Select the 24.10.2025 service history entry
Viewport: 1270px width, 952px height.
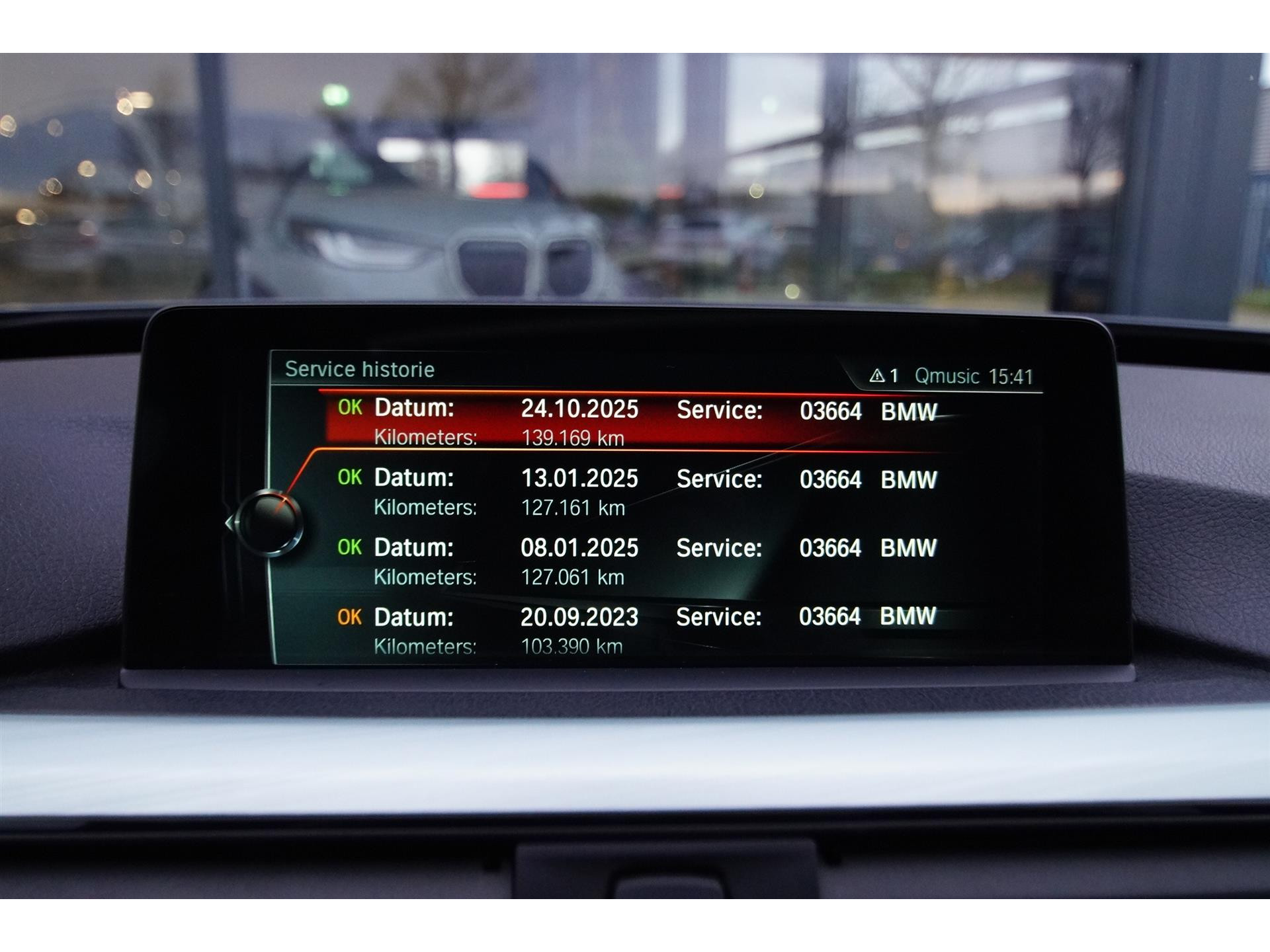click(635, 422)
